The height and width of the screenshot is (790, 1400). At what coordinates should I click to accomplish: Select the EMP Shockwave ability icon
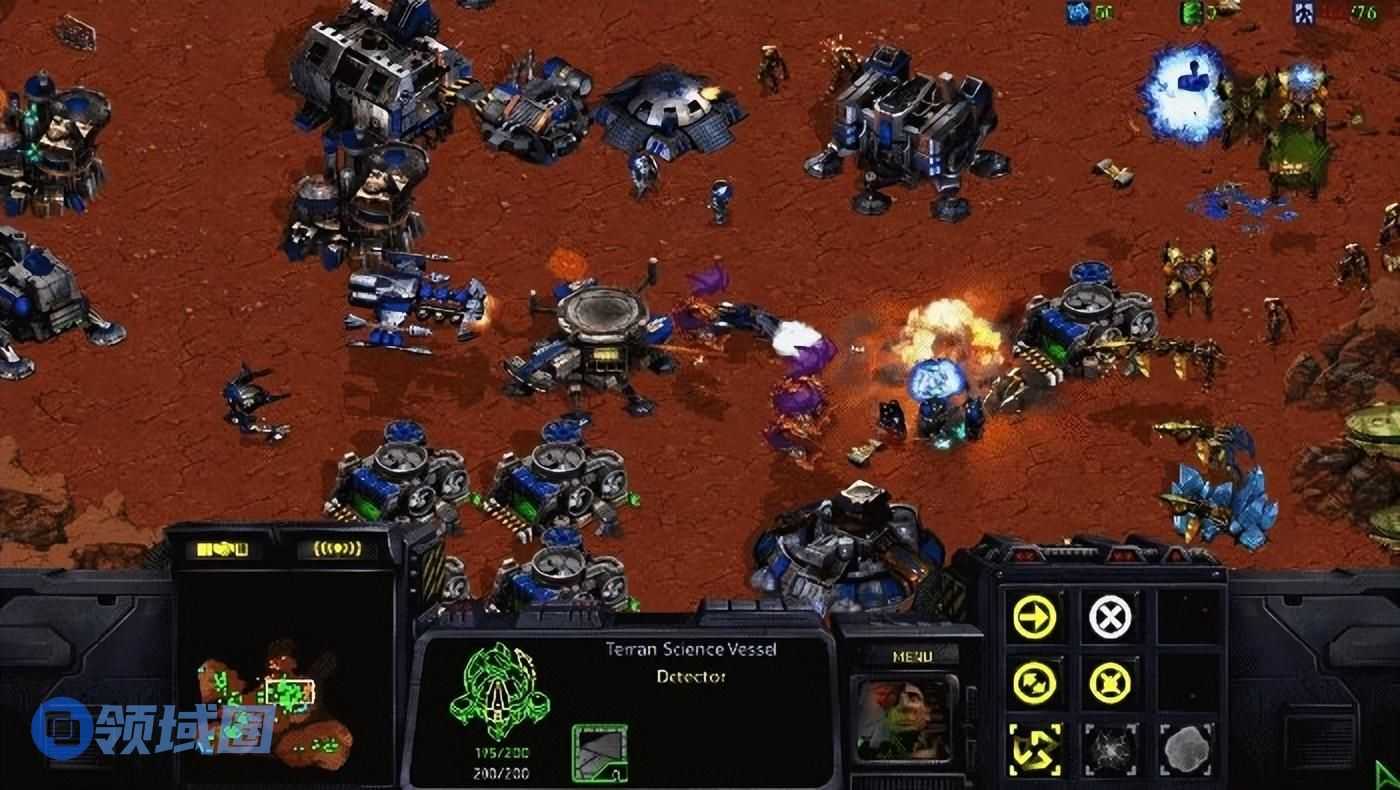click(1109, 749)
